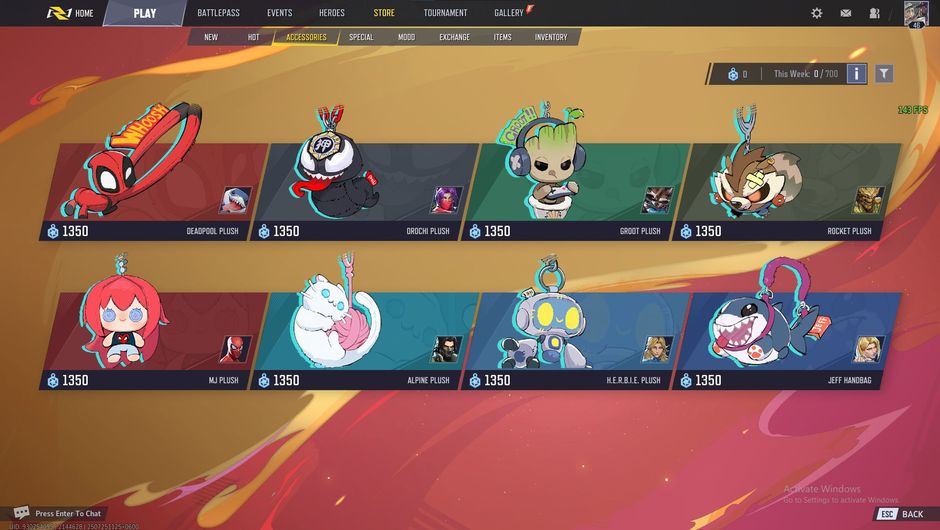
Task: Open the store filter funnel button
Action: point(884,74)
